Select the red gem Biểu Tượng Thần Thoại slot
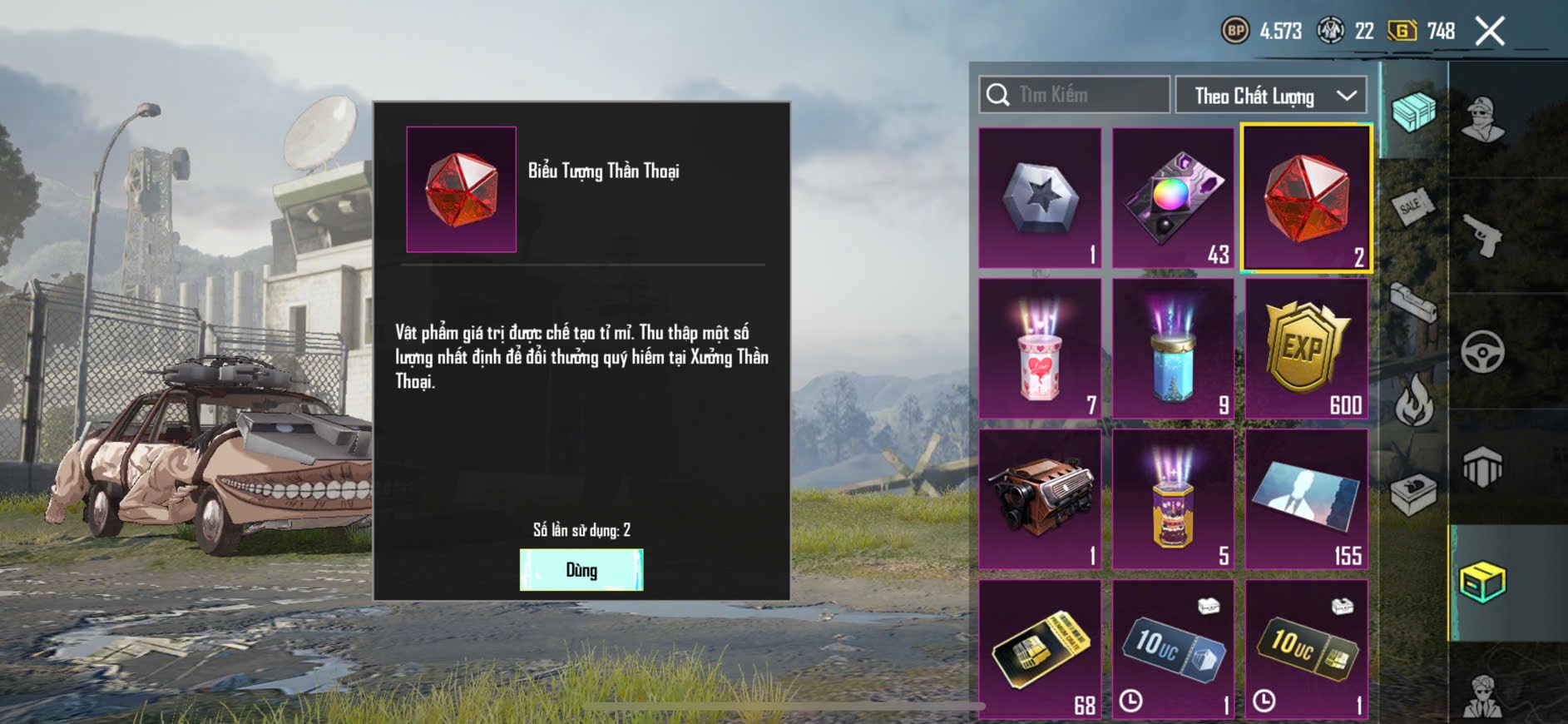The height and width of the screenshot is (724, 1568). click(x=1306, y=198)
